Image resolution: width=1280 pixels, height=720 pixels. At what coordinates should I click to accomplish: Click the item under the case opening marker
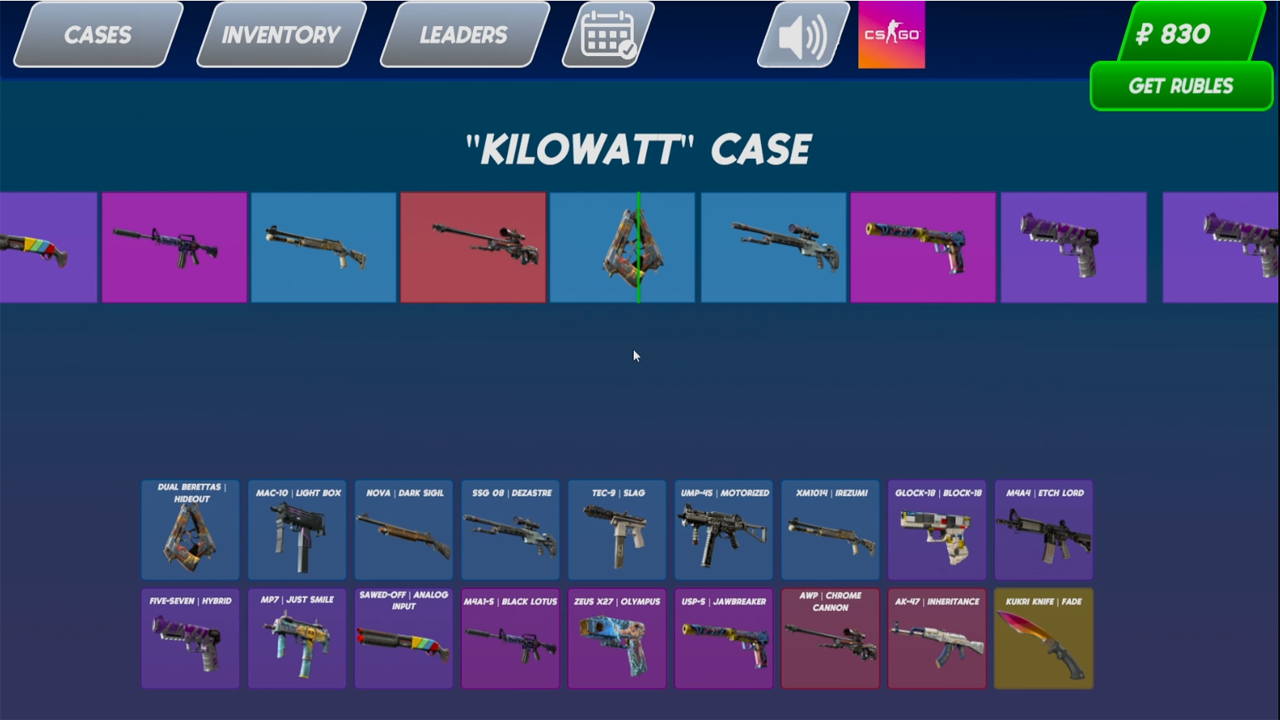tap(640, 247)
